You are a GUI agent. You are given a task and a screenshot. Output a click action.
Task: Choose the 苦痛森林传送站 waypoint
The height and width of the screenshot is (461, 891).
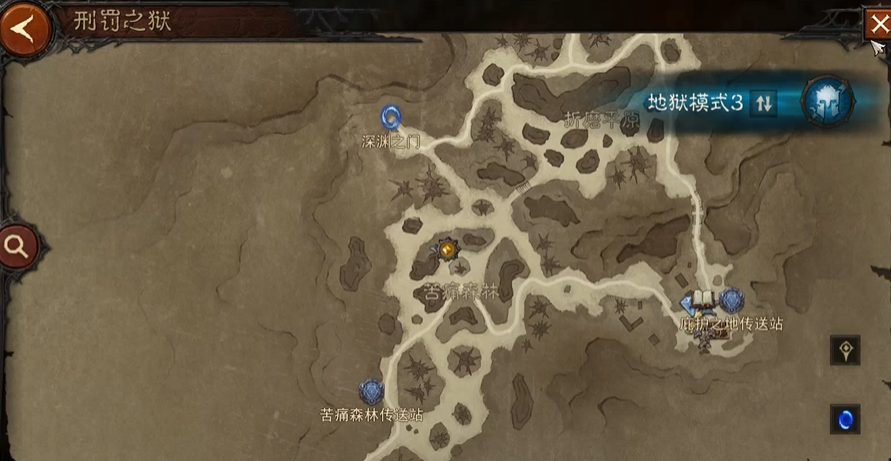click(x=372, y=391)
